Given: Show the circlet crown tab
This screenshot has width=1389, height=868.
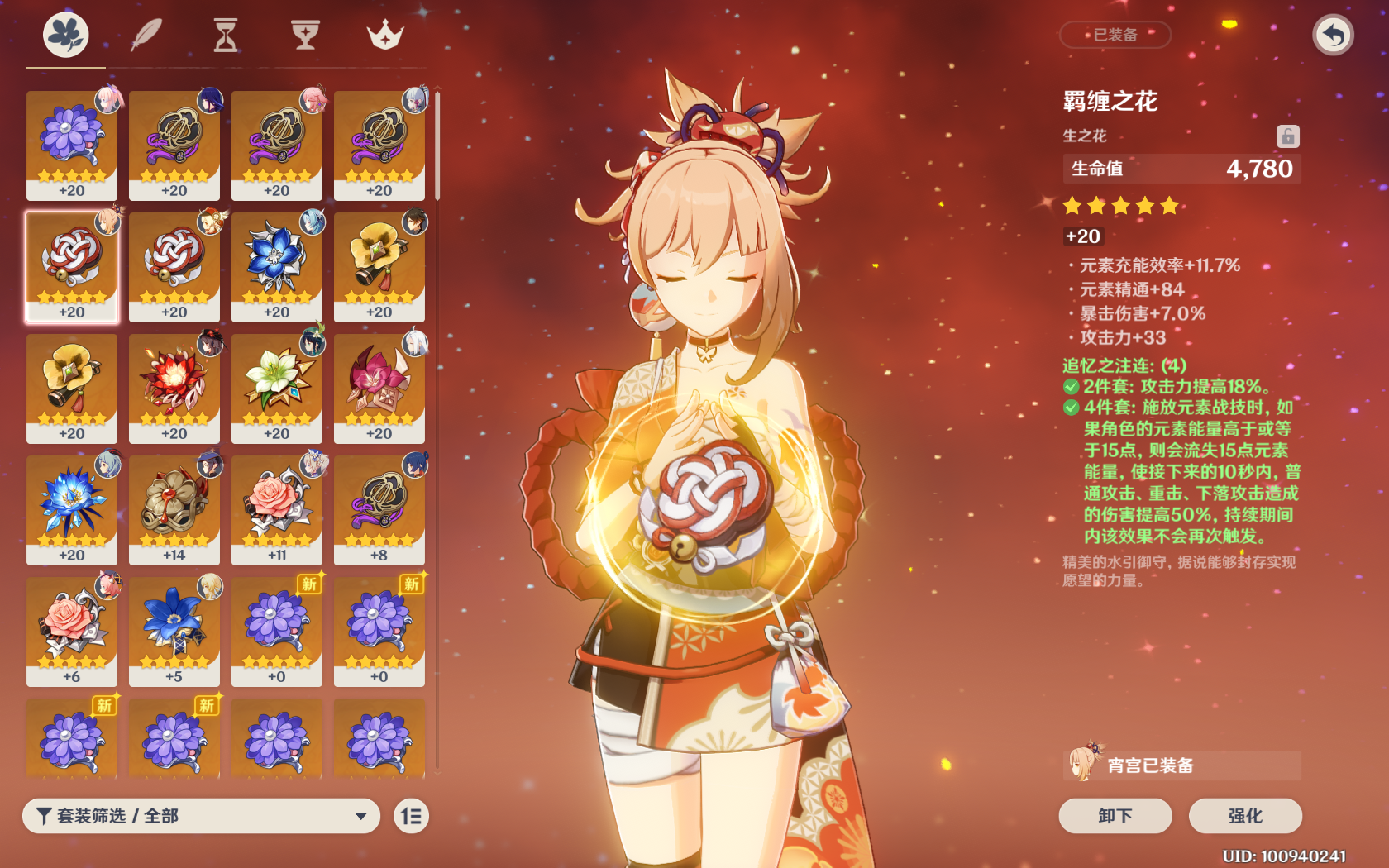Looking at the screenshot, I should [x=384, y=36].
